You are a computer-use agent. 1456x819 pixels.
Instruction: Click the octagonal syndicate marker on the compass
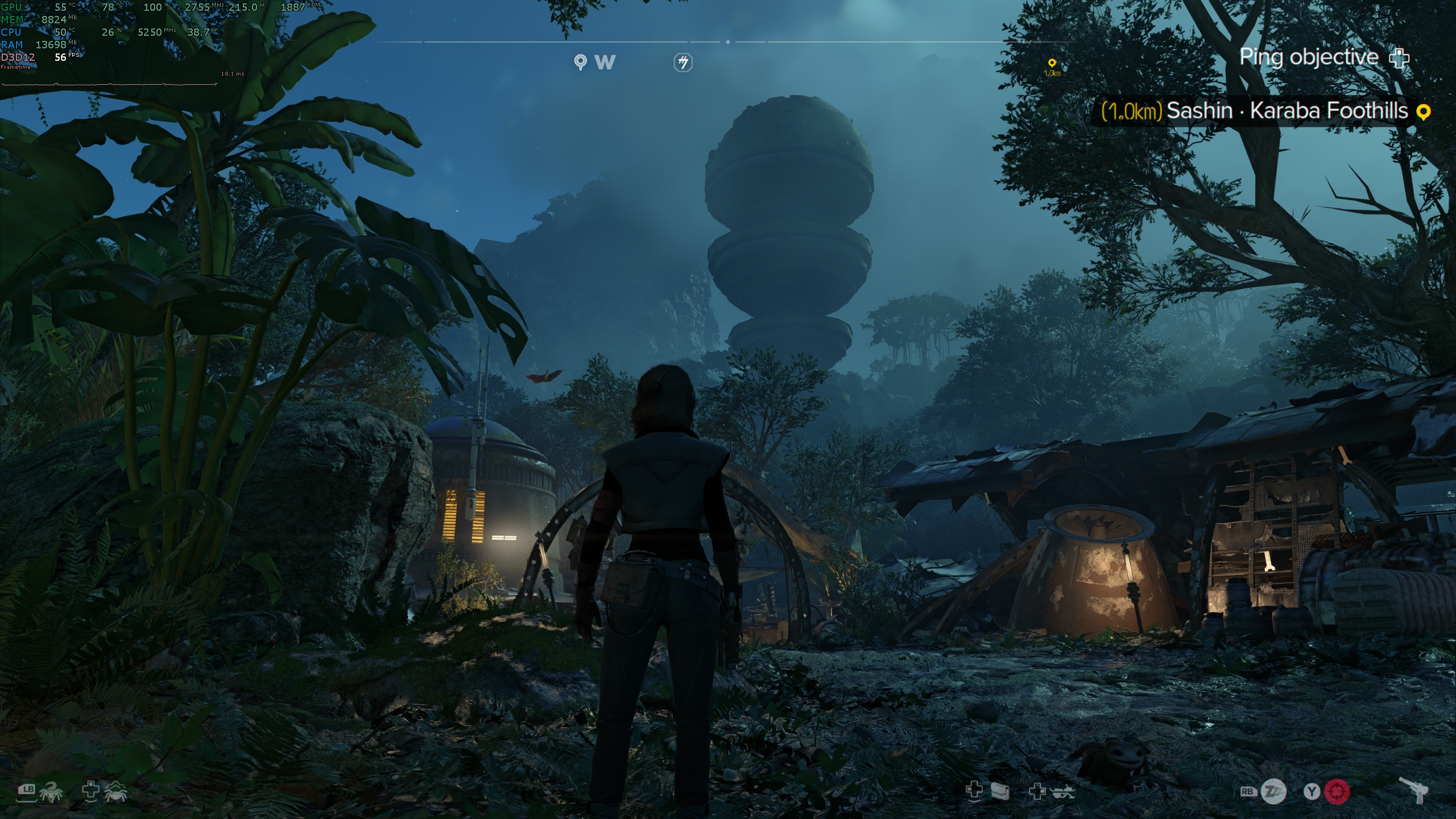point(683,63)
